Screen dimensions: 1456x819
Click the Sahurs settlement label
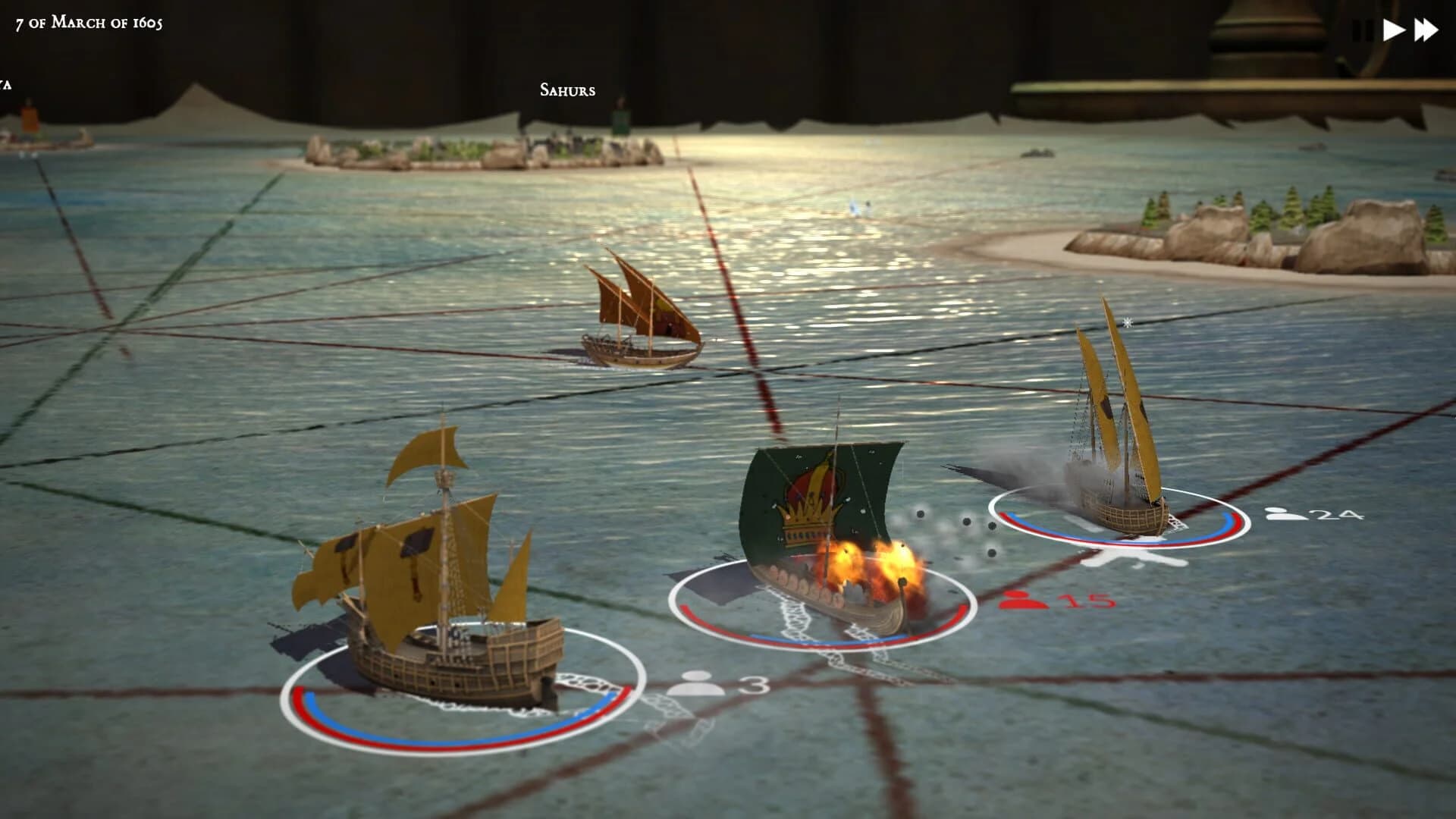tap(566, 89)
